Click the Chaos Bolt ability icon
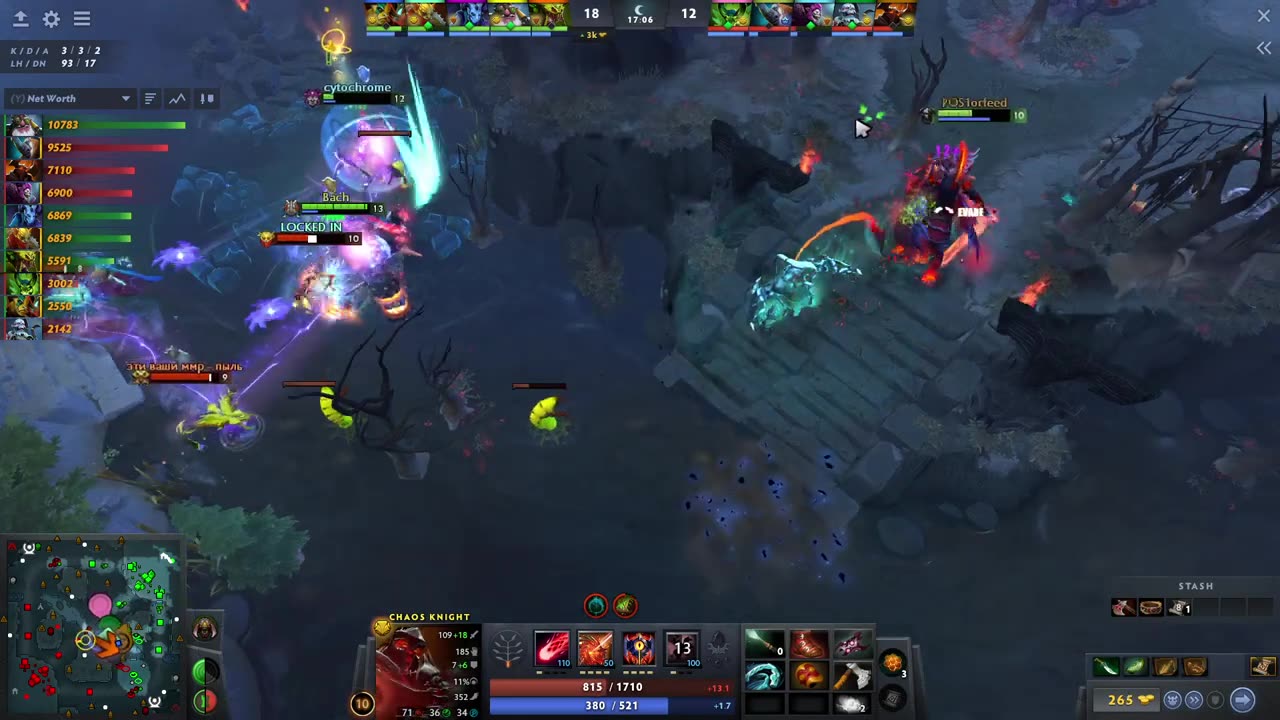This screenshot has width=1280, height=720. tap(553, 648)
